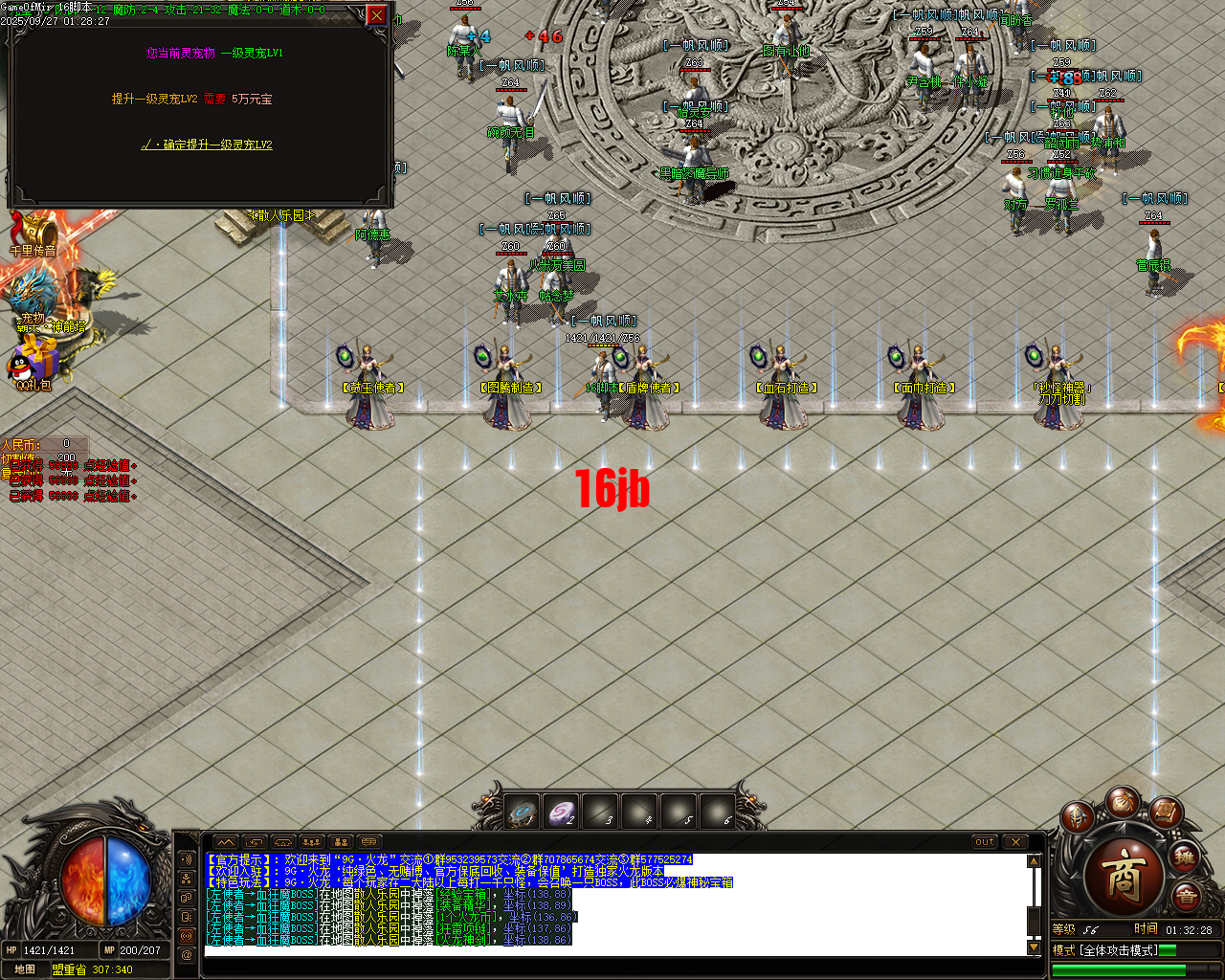Toggle the chat speaker sound icon
1225x980 pixels.
point(188,858)
